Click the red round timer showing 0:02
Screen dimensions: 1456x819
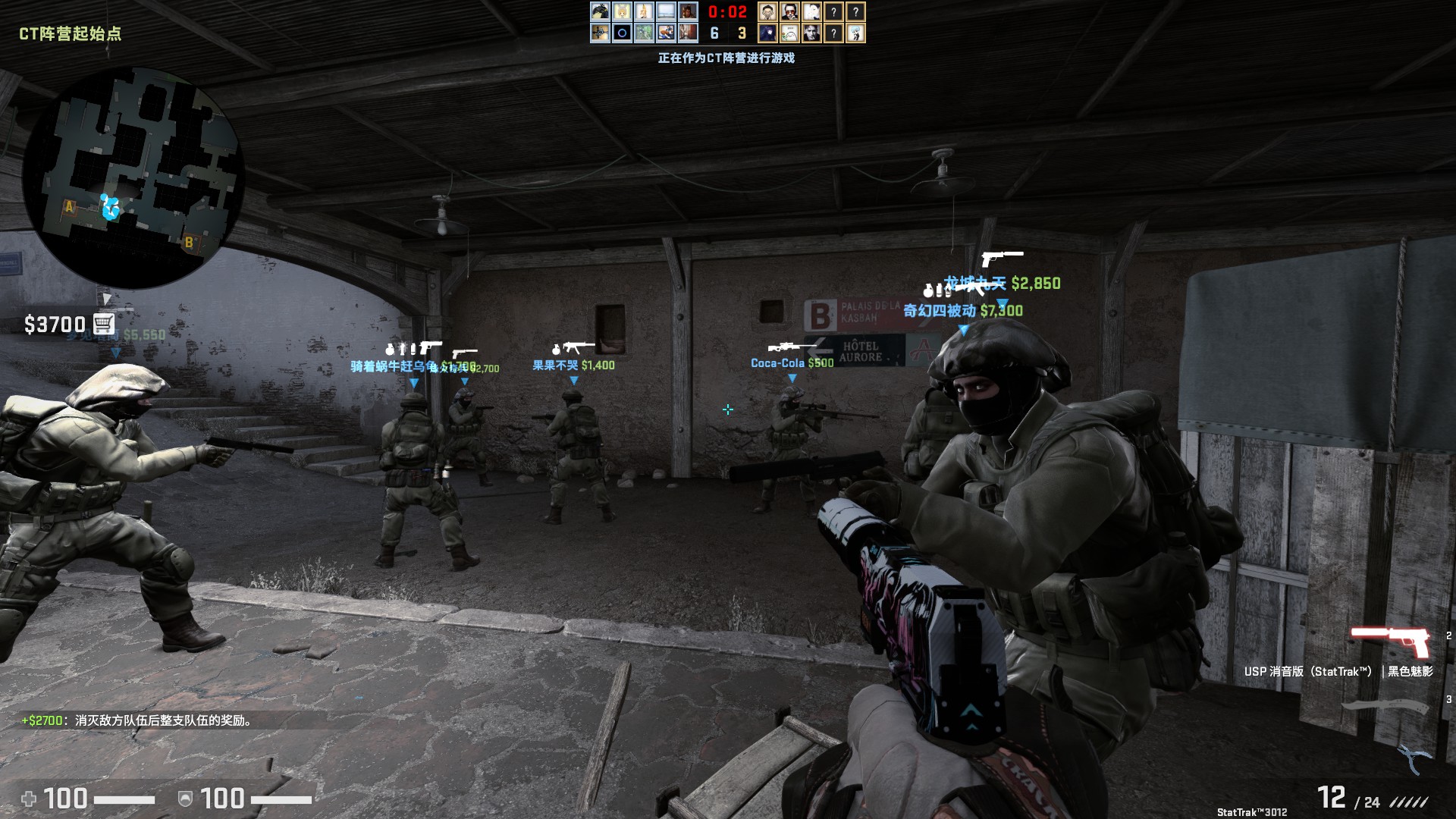[726, 12]
